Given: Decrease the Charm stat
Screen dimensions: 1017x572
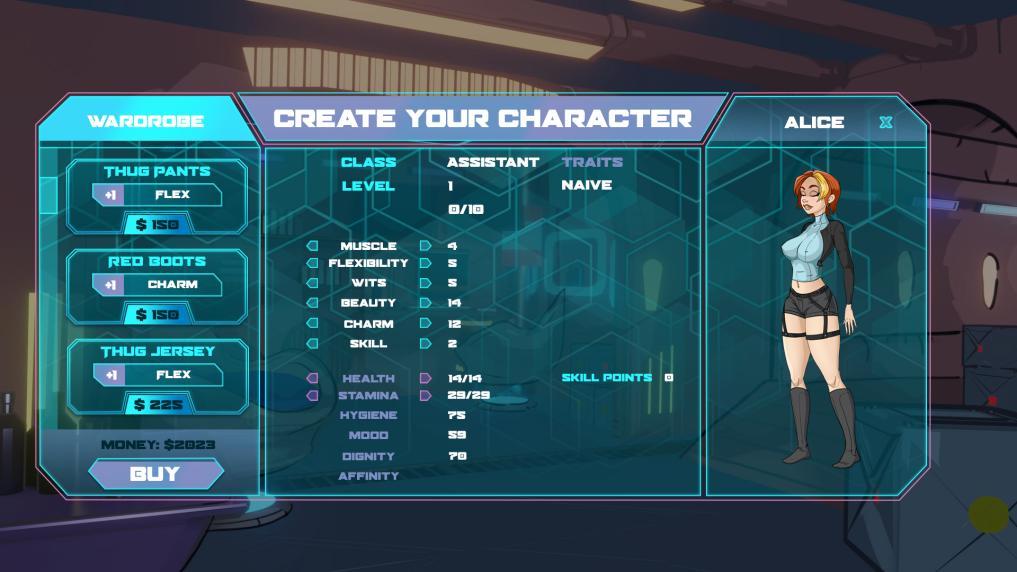Looking at the screenshot, I should [312, 324].
